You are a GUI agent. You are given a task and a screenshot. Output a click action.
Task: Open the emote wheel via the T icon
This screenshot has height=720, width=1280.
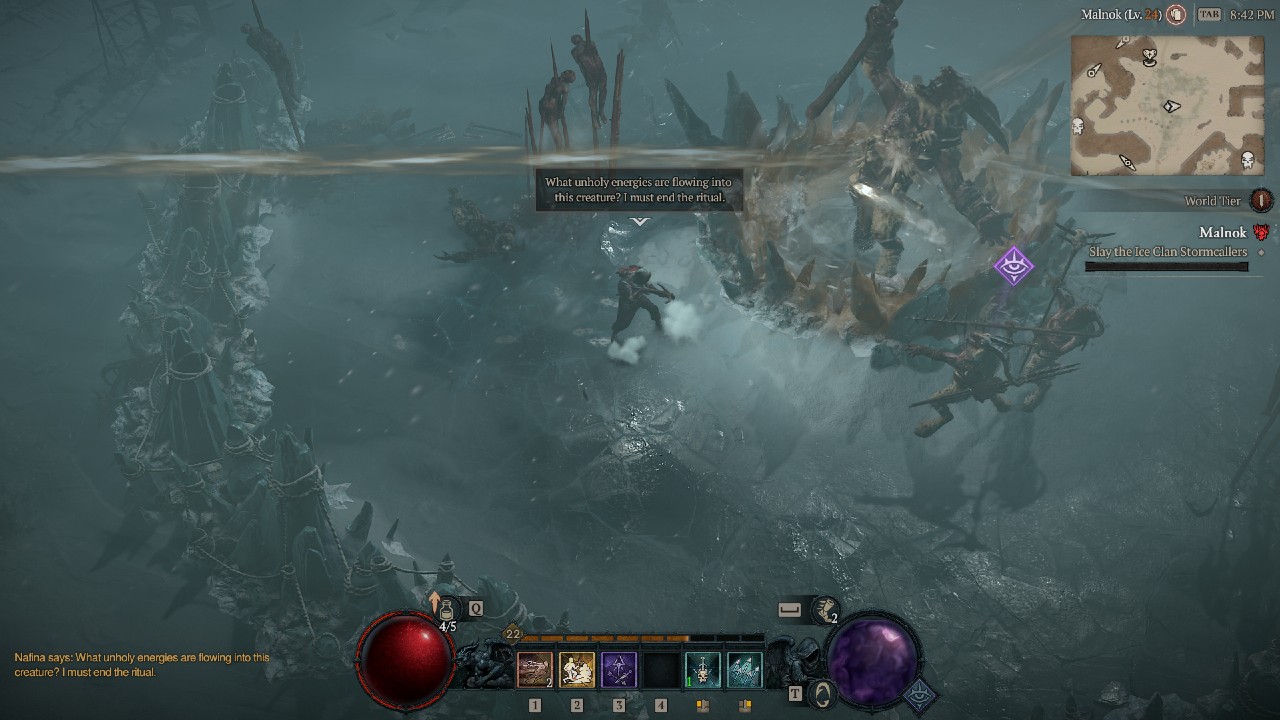click(795, 693)
